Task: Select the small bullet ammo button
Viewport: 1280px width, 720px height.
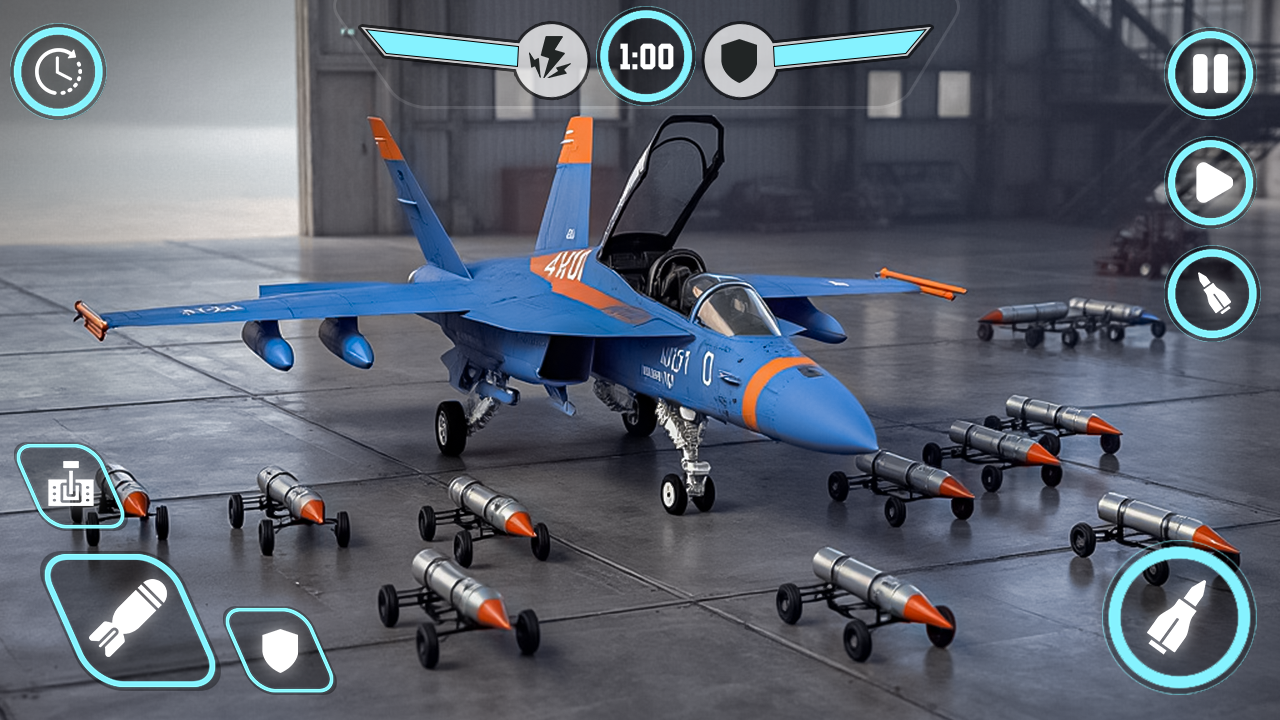Action: (x=1210, y=292)
